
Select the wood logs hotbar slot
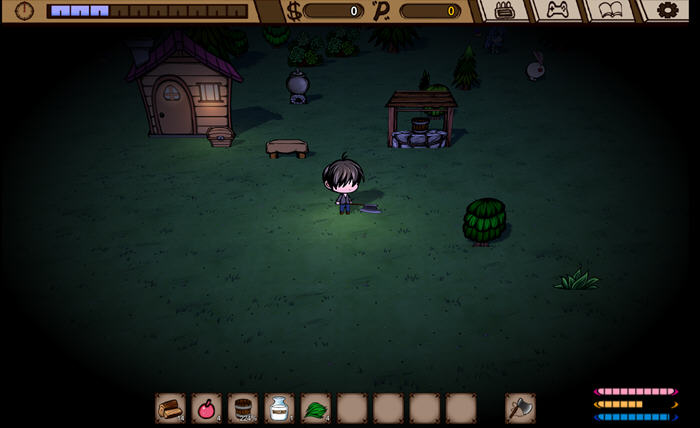pyautogui.click(x=170, y=408)
